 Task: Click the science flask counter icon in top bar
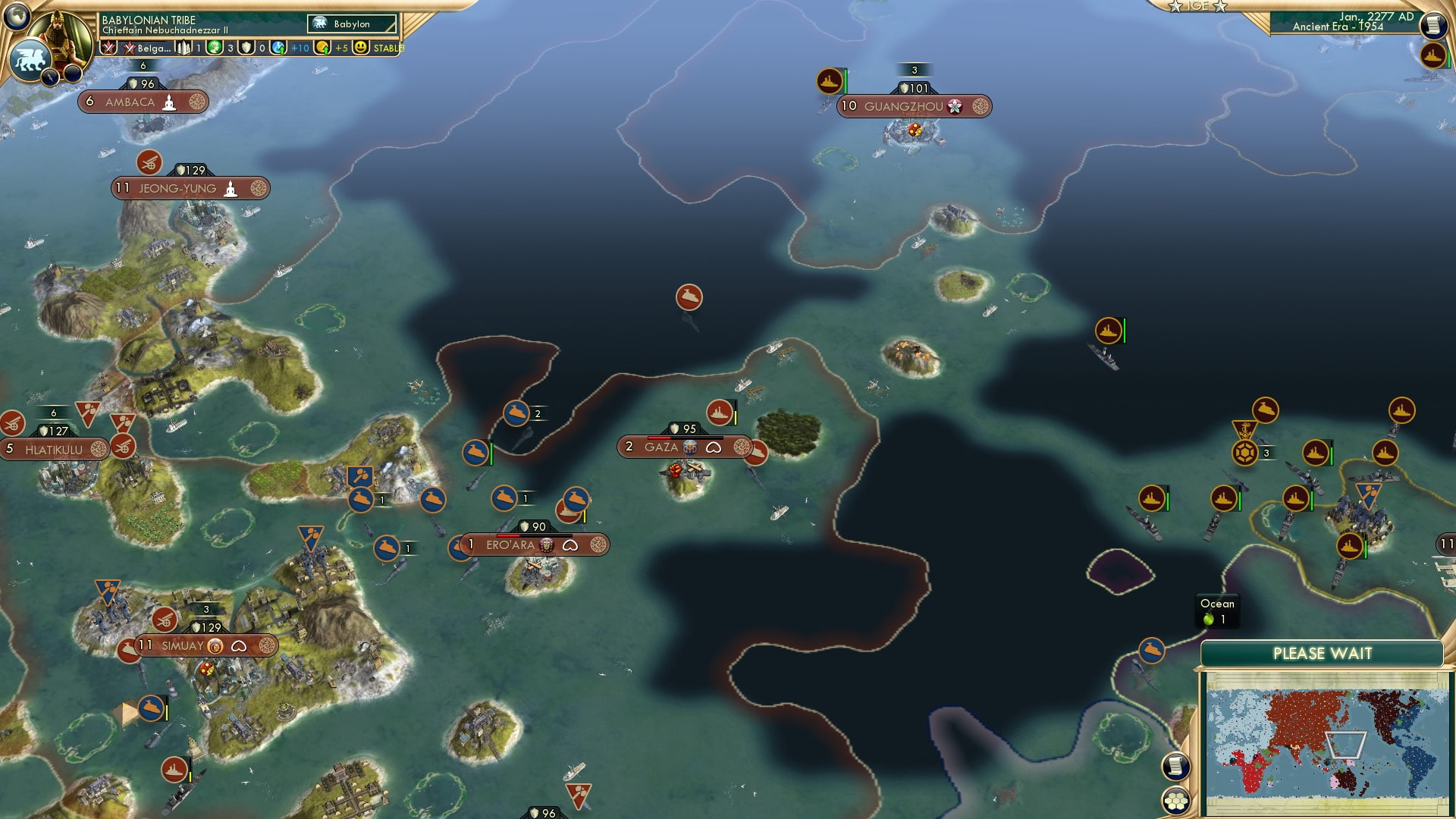277,49
